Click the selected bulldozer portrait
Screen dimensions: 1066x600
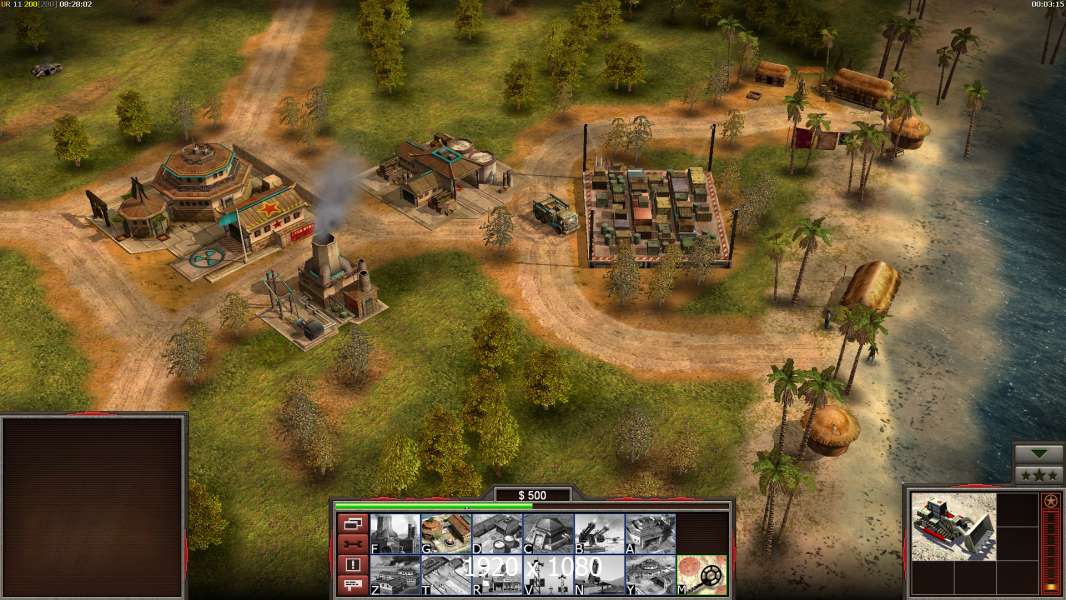[953, 527]
